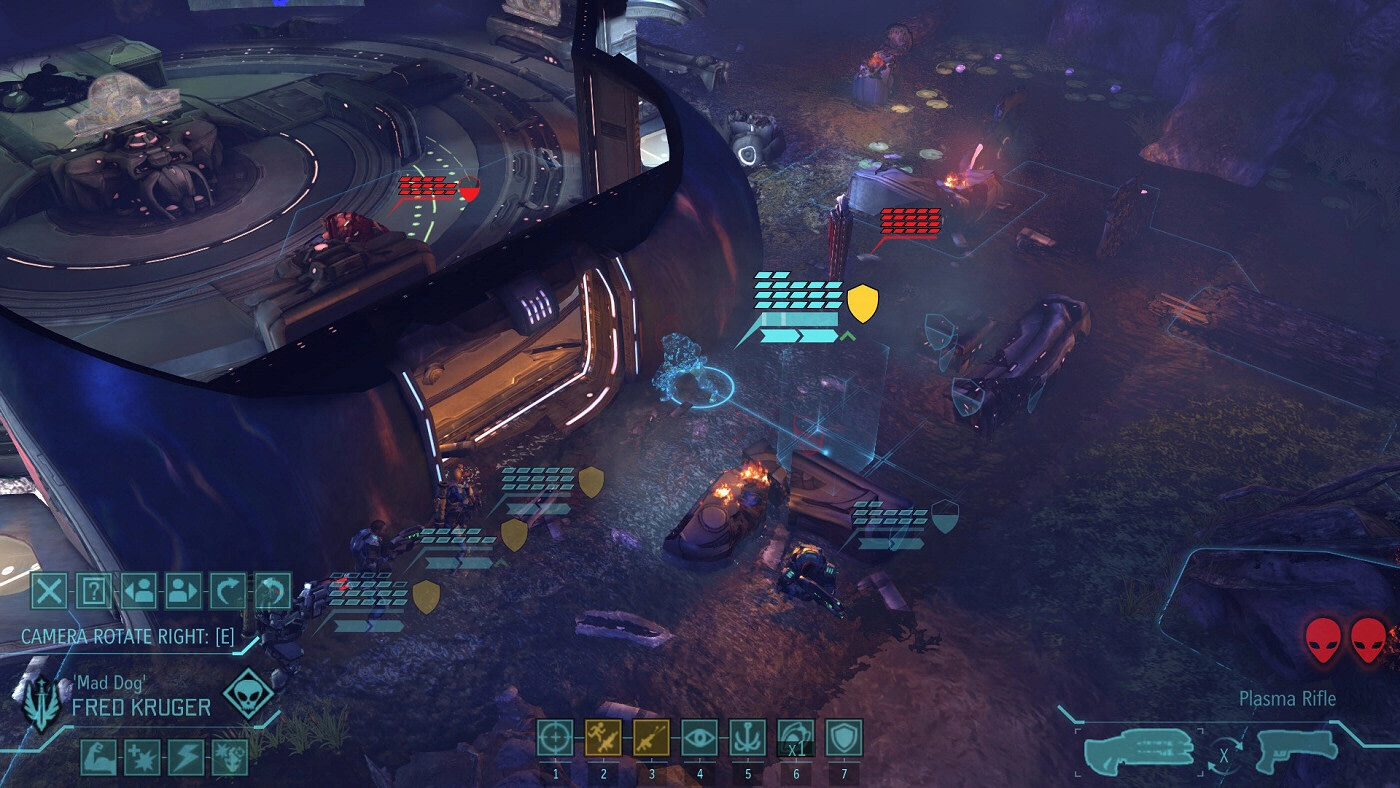1400x788 pixels.
Task: Choose the shield Hunker Down ability
Action: click(x=844, y=738)
